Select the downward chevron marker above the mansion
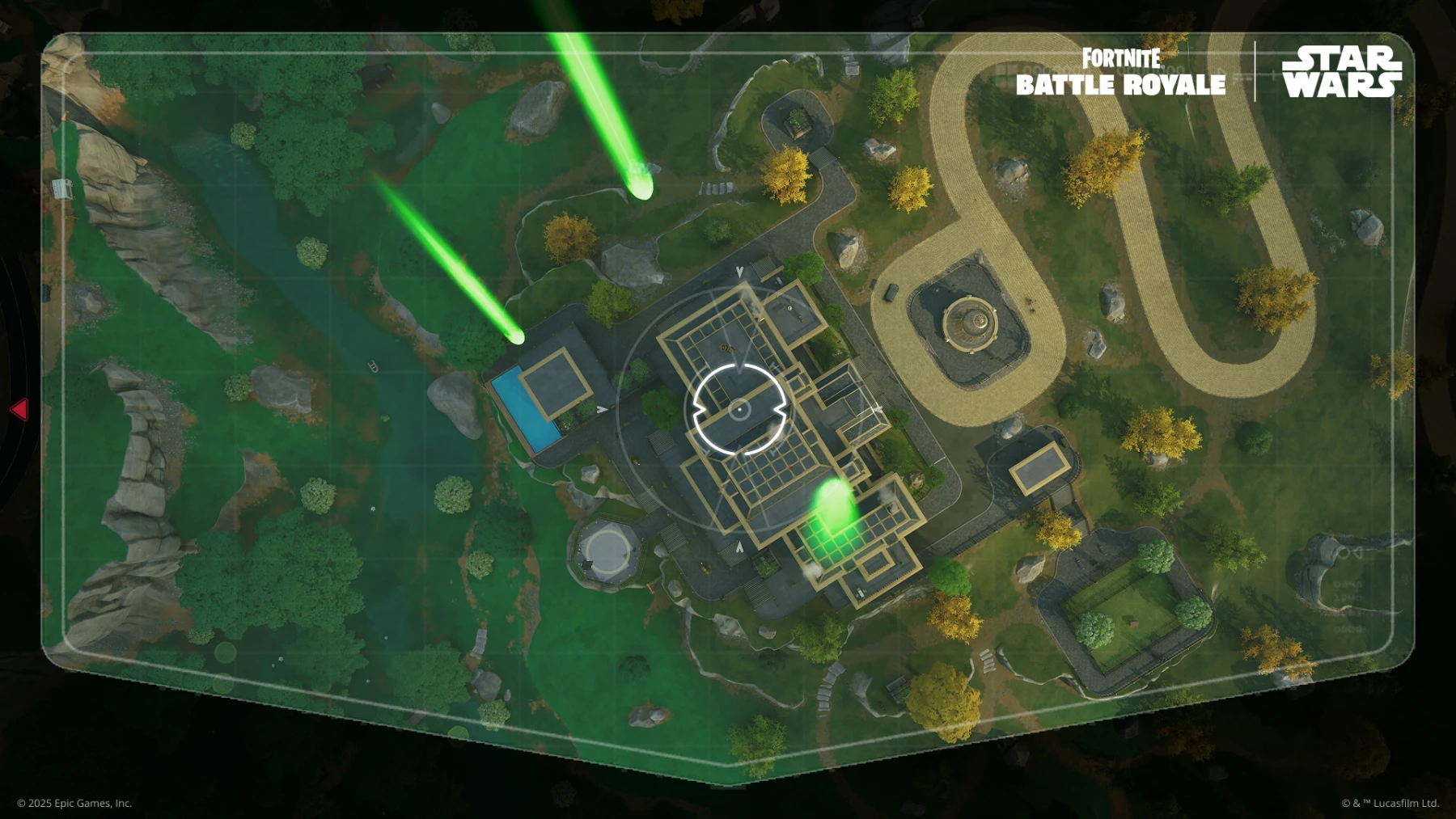This screenshot has height=819, width=1456. click(x=739, y=272)
